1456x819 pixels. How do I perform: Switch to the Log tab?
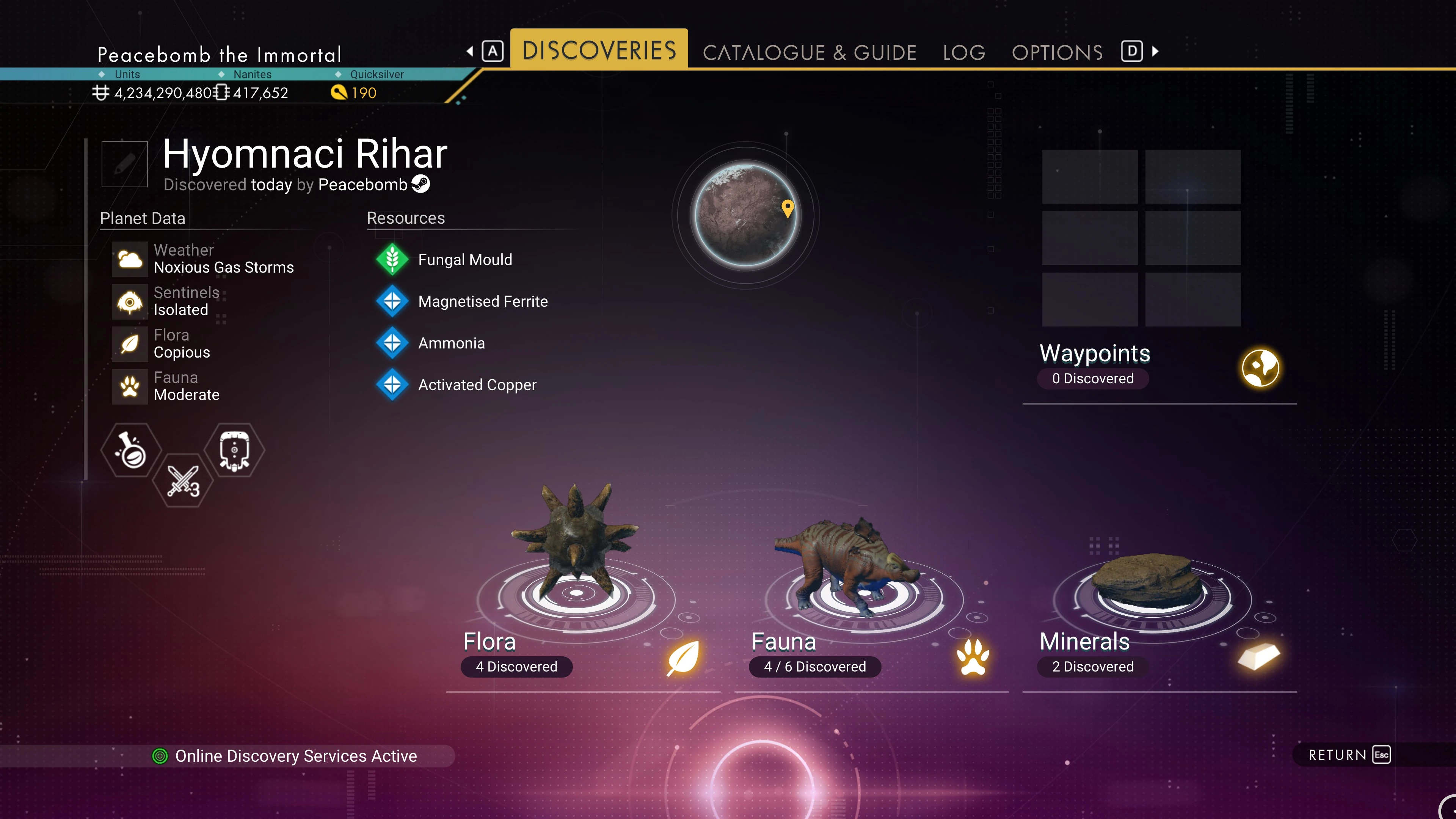click(x=964, y=53)
